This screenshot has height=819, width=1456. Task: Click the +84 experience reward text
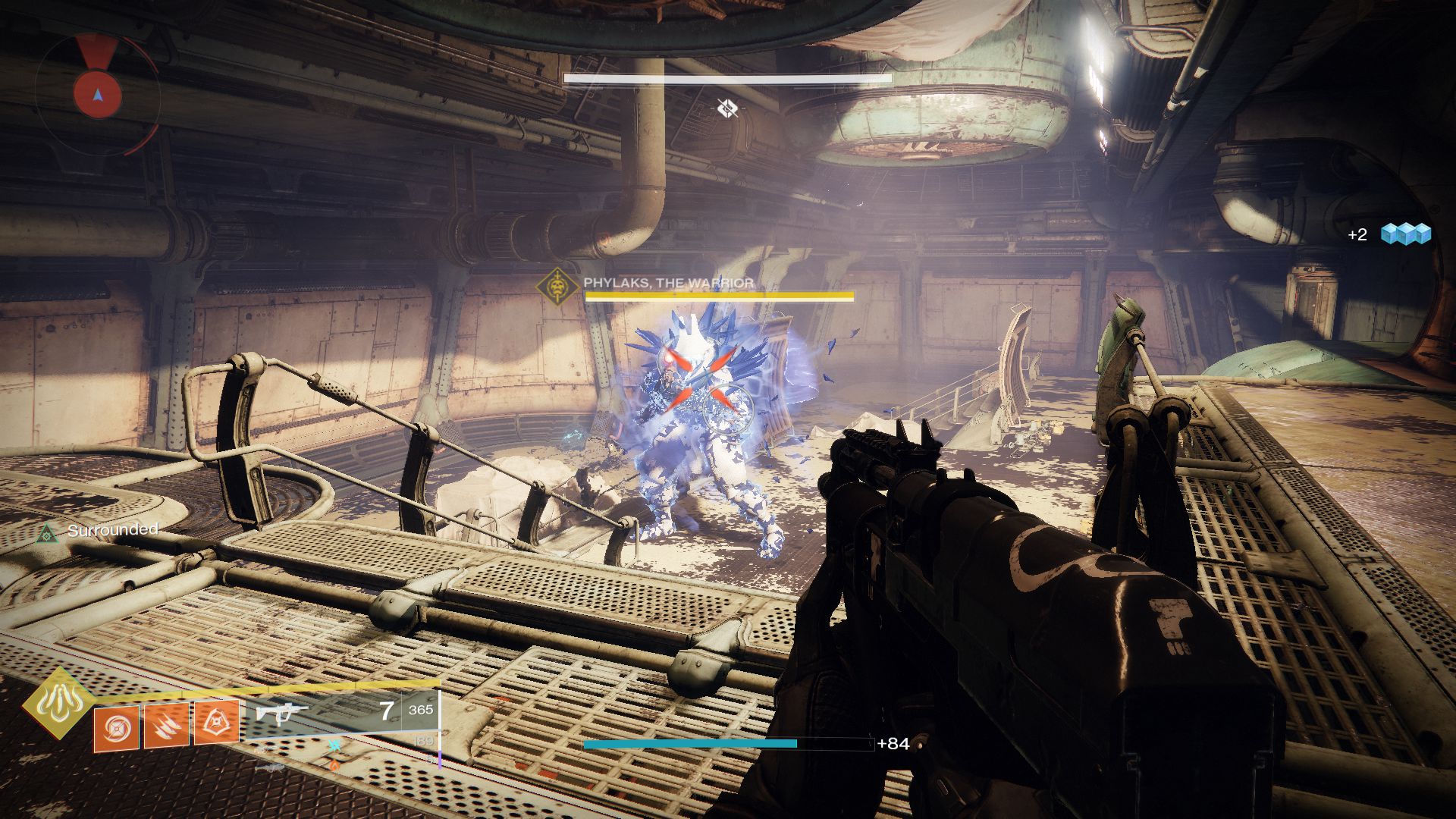[x=893, y=745]
